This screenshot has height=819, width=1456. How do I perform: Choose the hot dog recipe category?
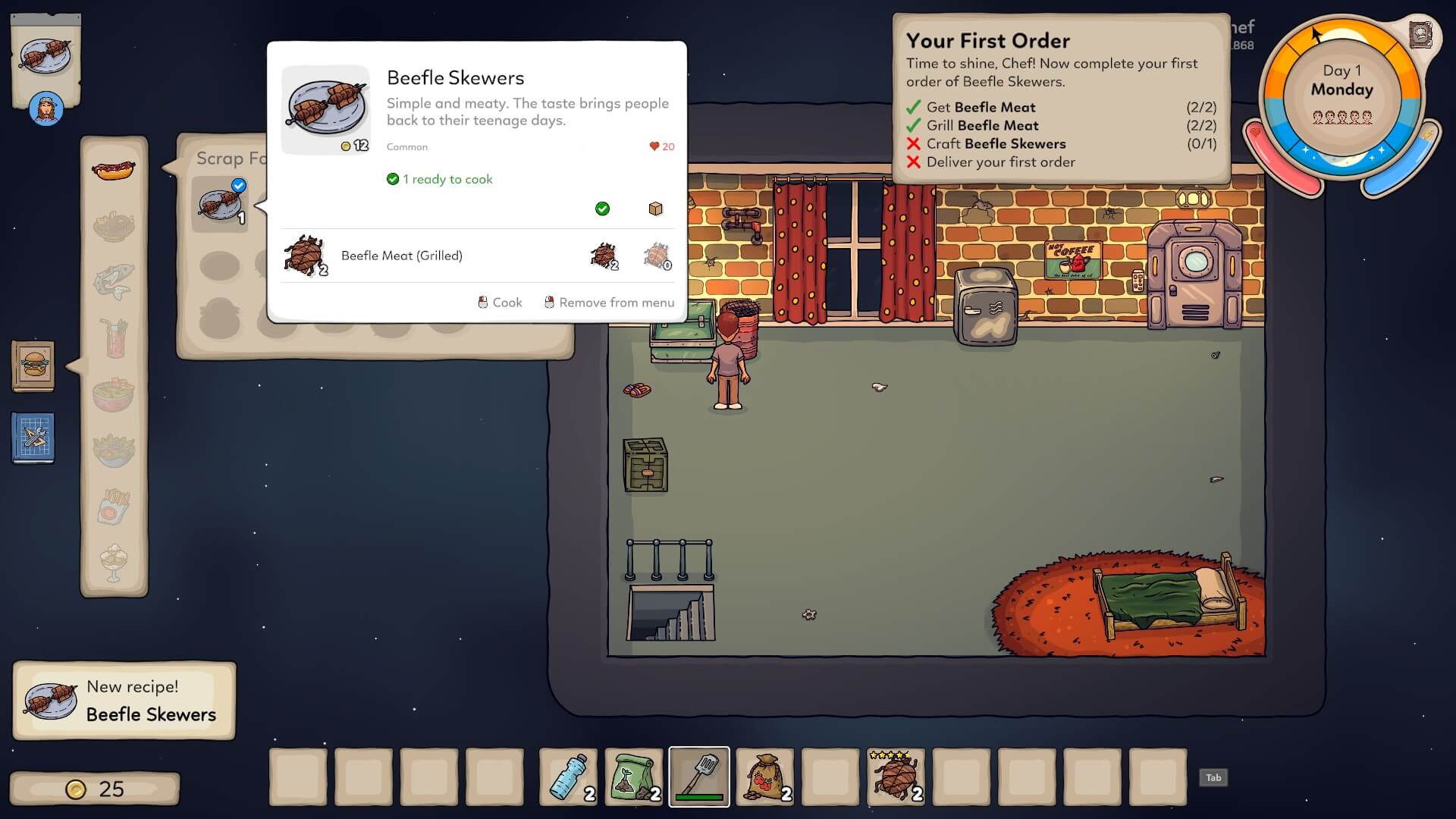pyautogui.click(x=114, y=170)
